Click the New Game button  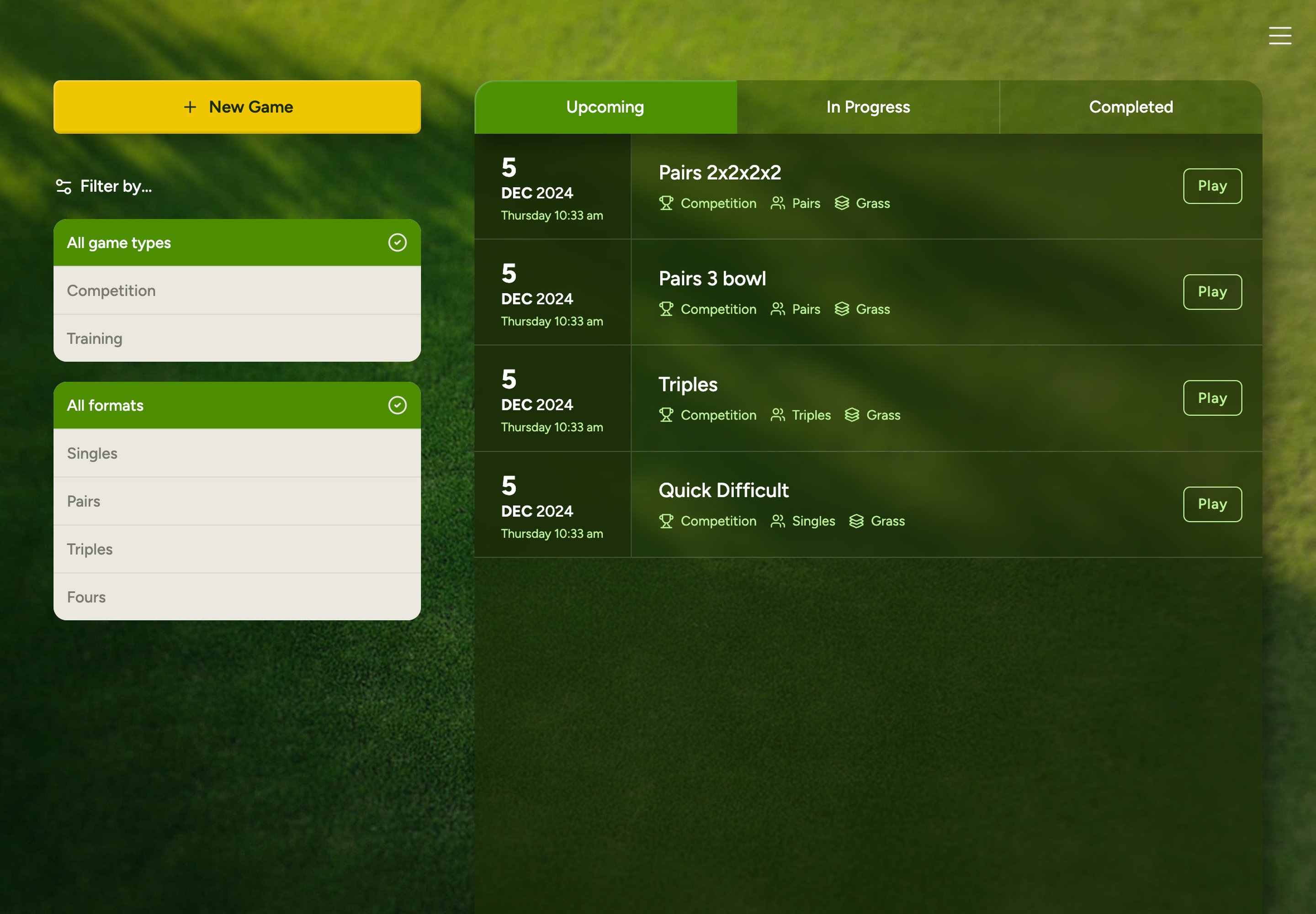[x=237, y=106]
